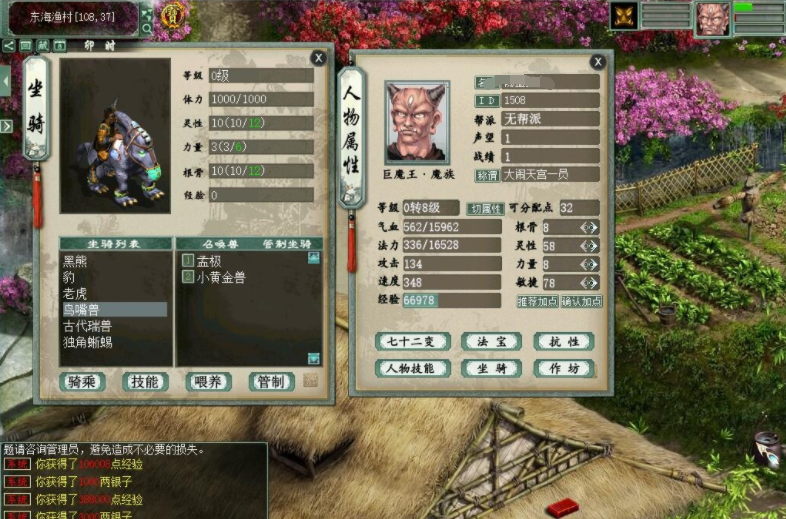Screen dimensions: 786x519
Task: Select 古代瑞兽 in the mount list
Action: tap(88, 326)
